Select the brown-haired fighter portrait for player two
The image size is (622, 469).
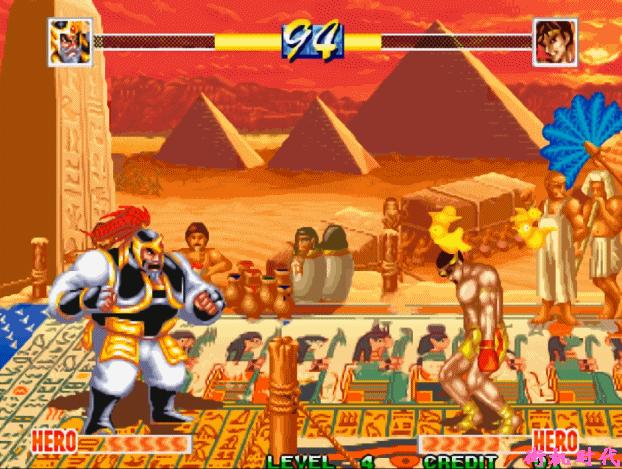(555, 42)
